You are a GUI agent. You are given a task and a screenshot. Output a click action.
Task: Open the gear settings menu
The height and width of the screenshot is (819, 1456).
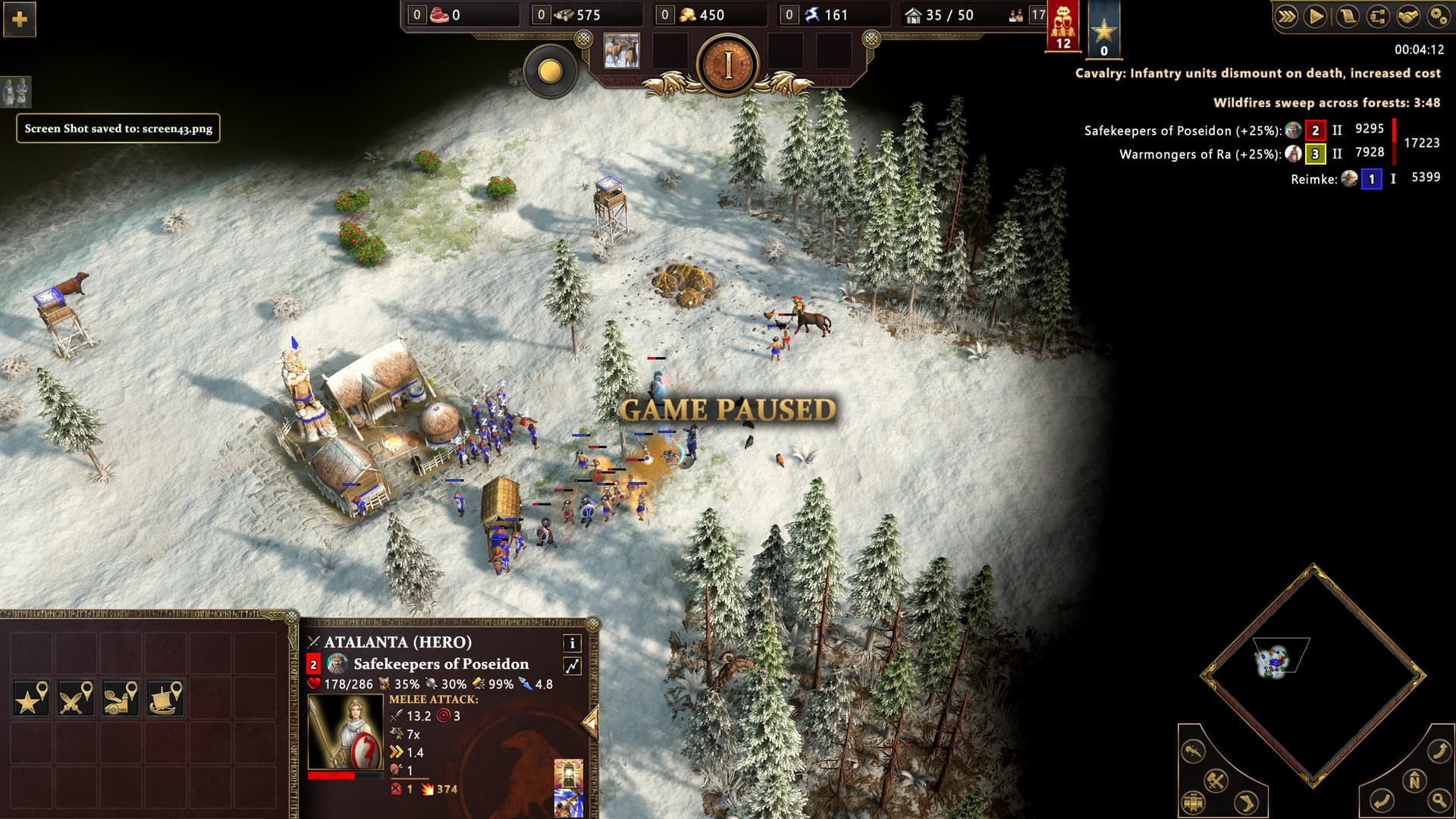click(x=1438, y=16)
